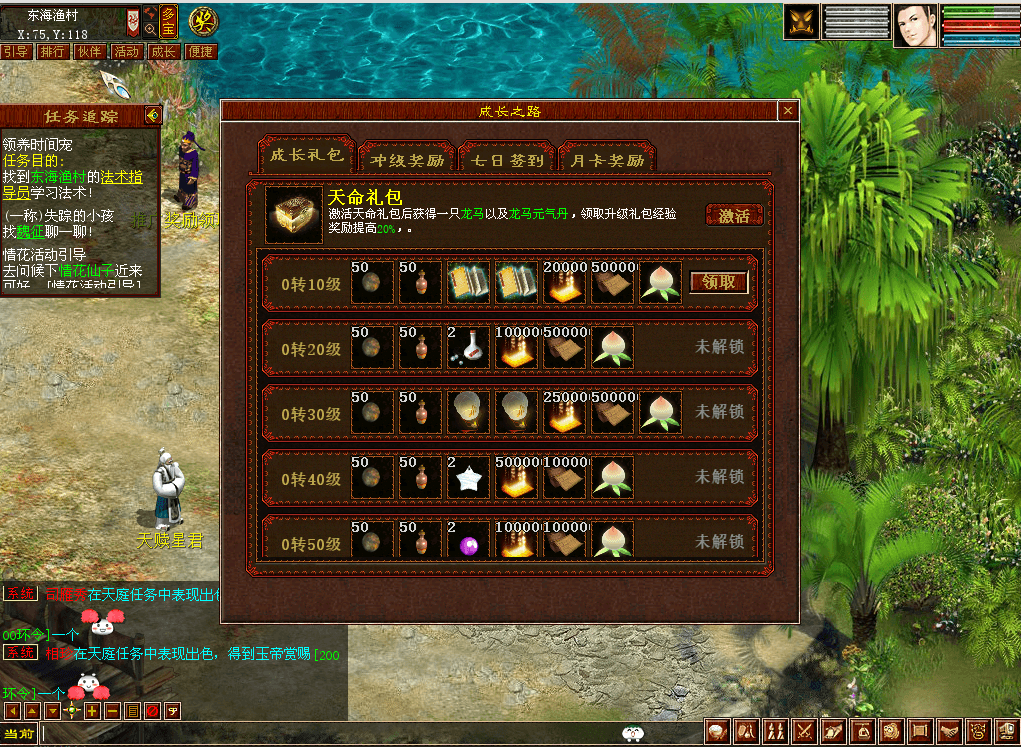Select the 月卡奖励 tab
Image resolution: width=1021 pixels, height=747 pixels.
tap(607, 159)
